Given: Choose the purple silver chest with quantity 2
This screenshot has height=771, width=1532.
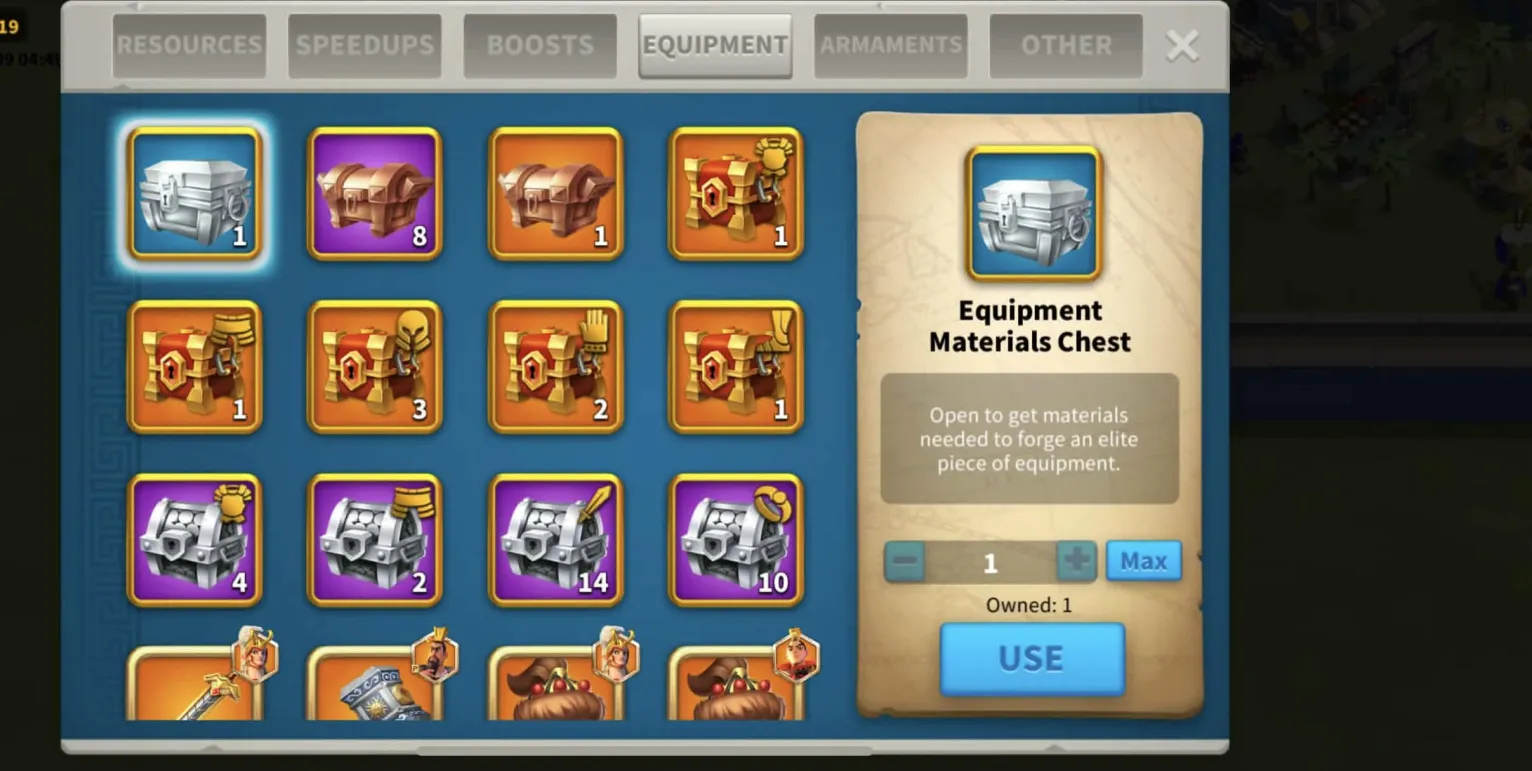Looking at the screenshot, I should point(375,540).
